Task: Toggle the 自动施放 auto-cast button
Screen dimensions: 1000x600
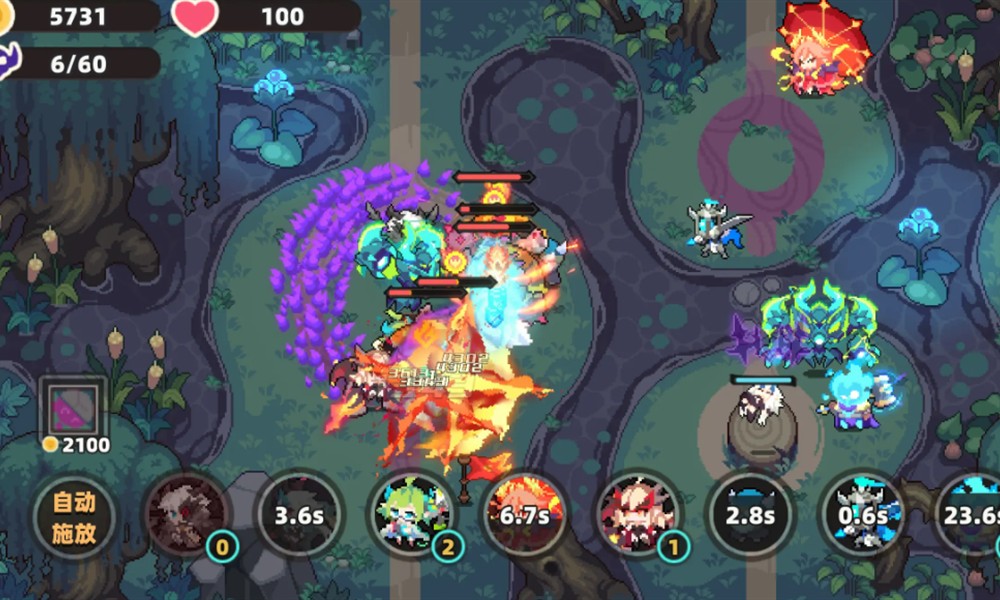Action: pyautogui.click(x=74, y=516)
